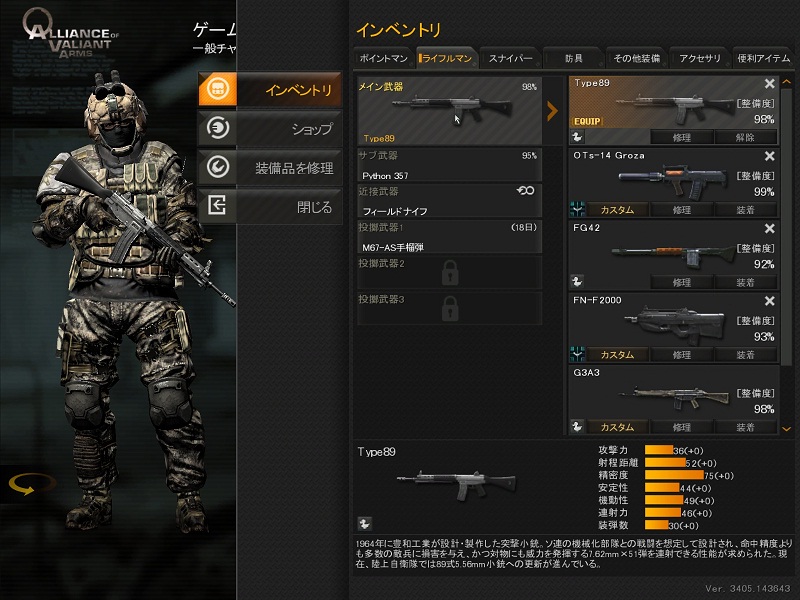
Task: Select the フィールドナイフ melee slot
Action: [x=449, y=201]
